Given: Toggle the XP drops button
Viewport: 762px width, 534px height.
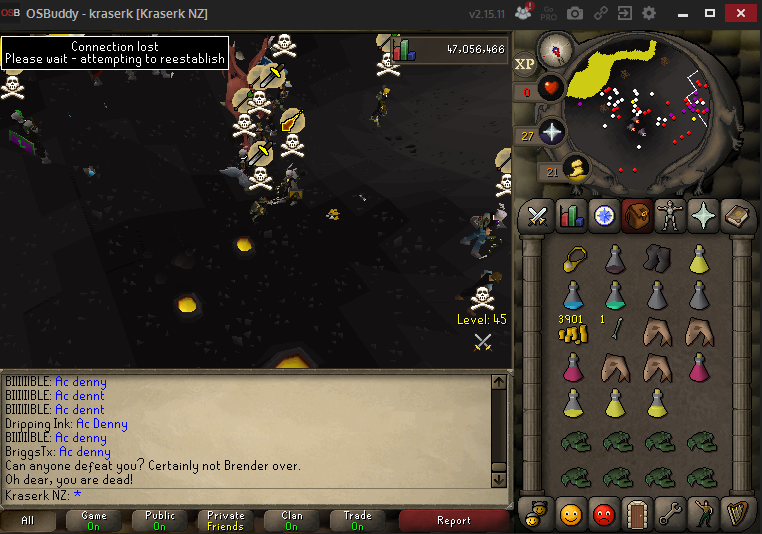Looking at the screenshot, I should coord(525,65).
